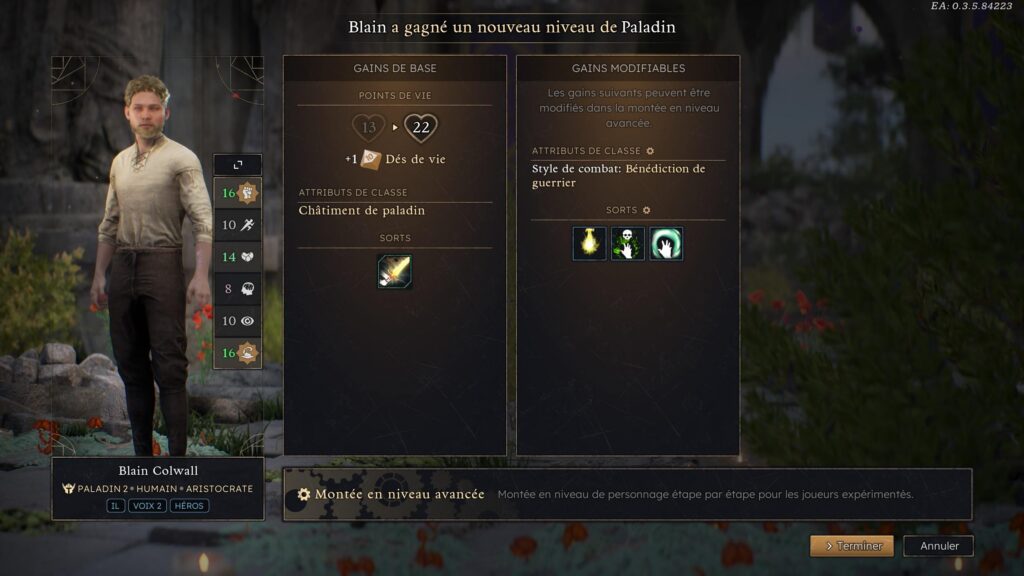Select the Wisdom stat with eye icon

click(x=238, y=321)
